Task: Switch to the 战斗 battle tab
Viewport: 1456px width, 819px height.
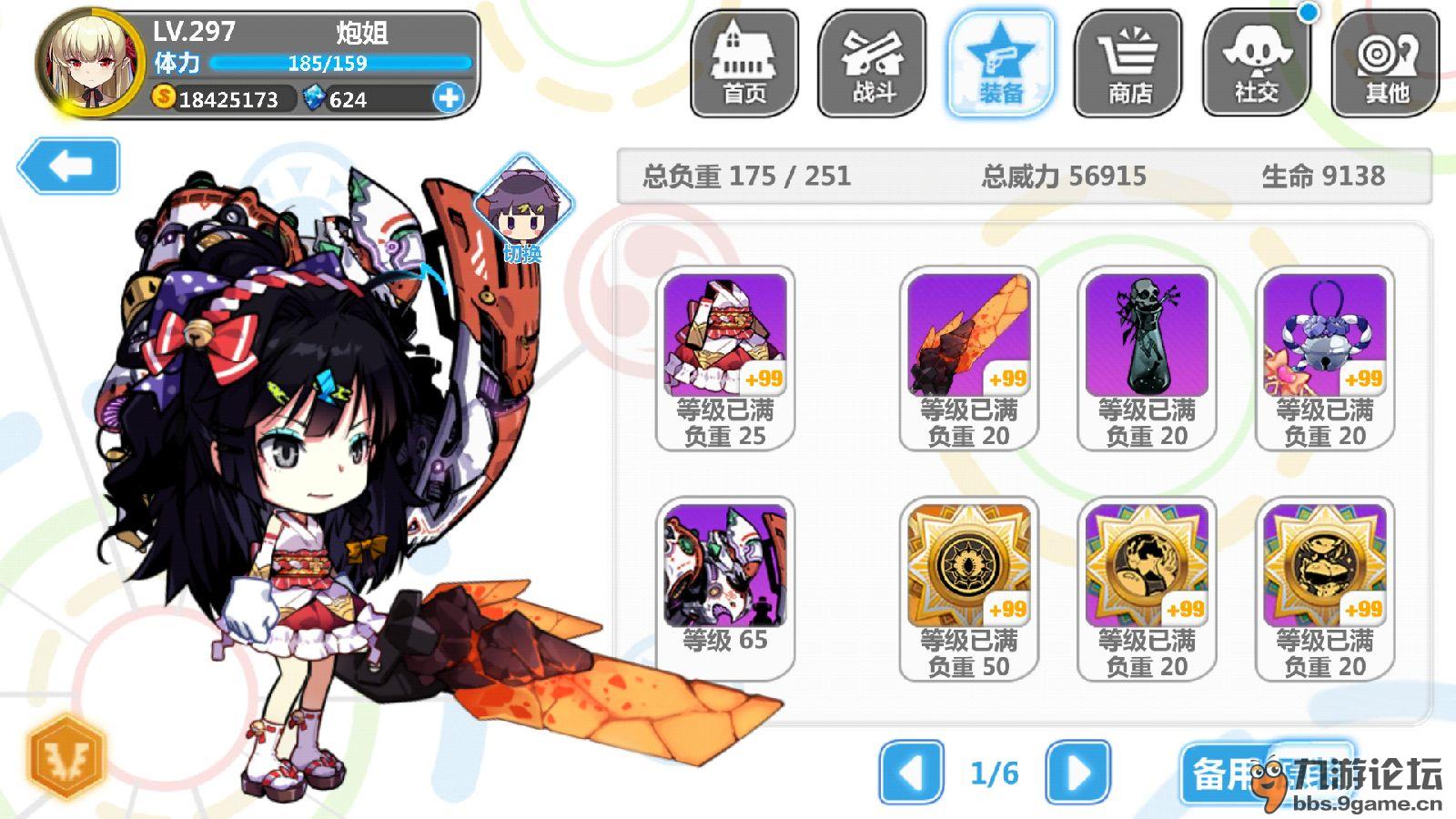Action: 872,64
